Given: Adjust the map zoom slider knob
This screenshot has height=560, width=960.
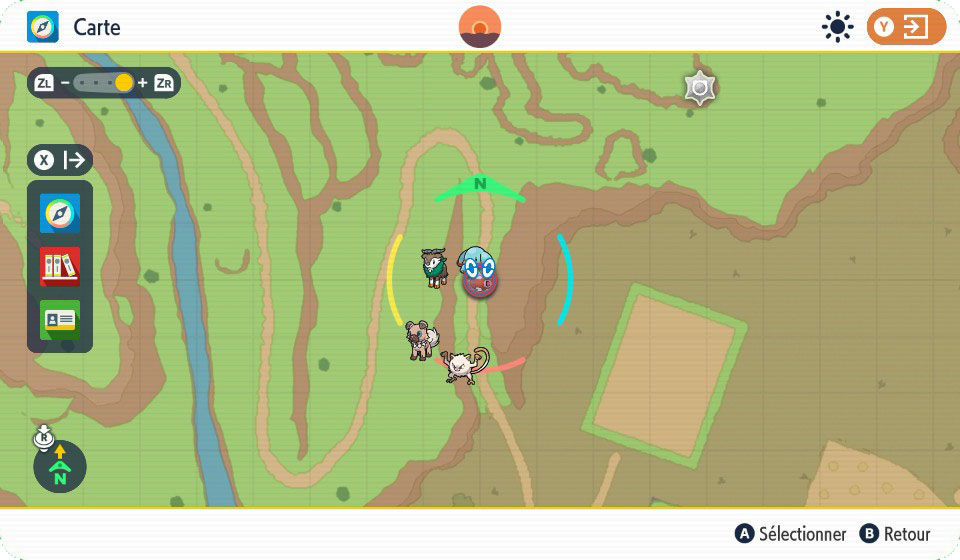Looking at the screenshot, I should (124, 83).
